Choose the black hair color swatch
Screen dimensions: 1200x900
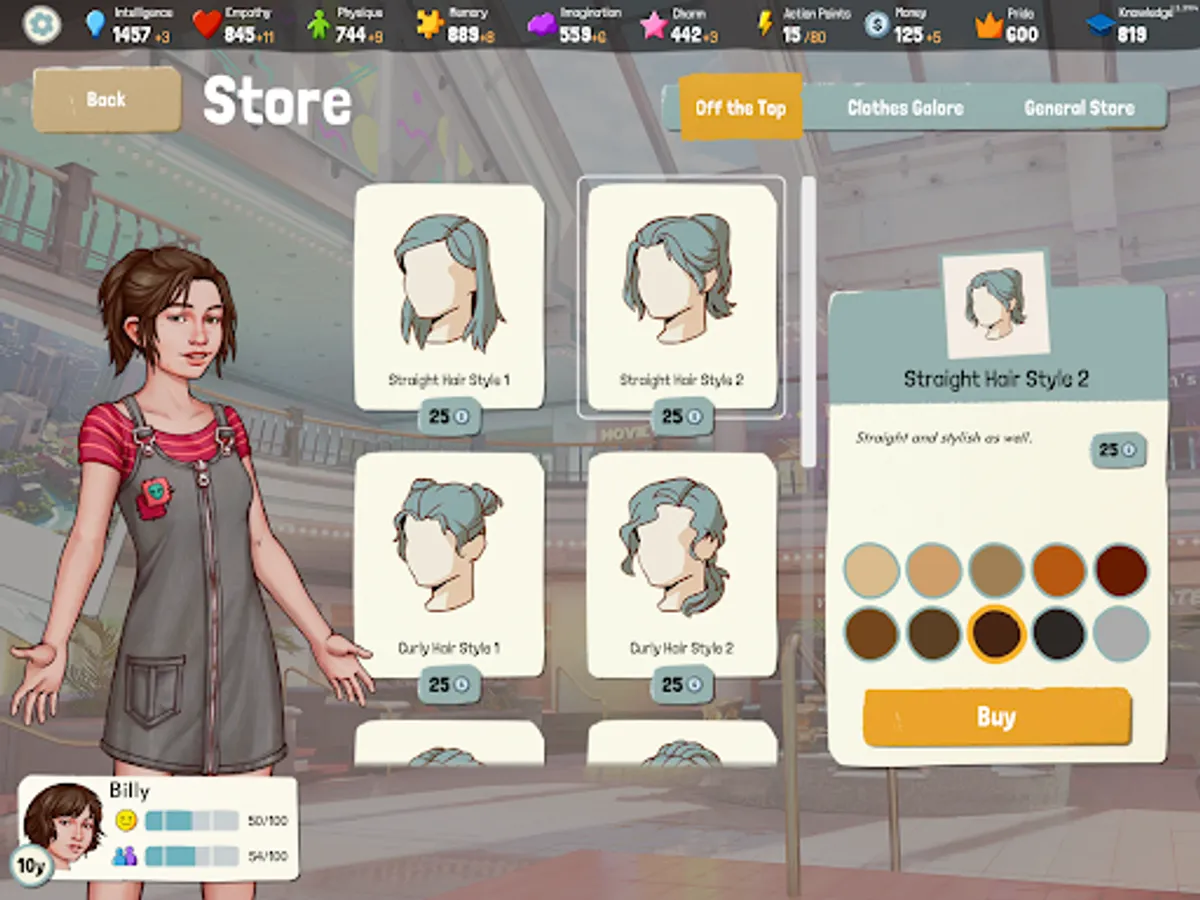tap(1058, 633)
